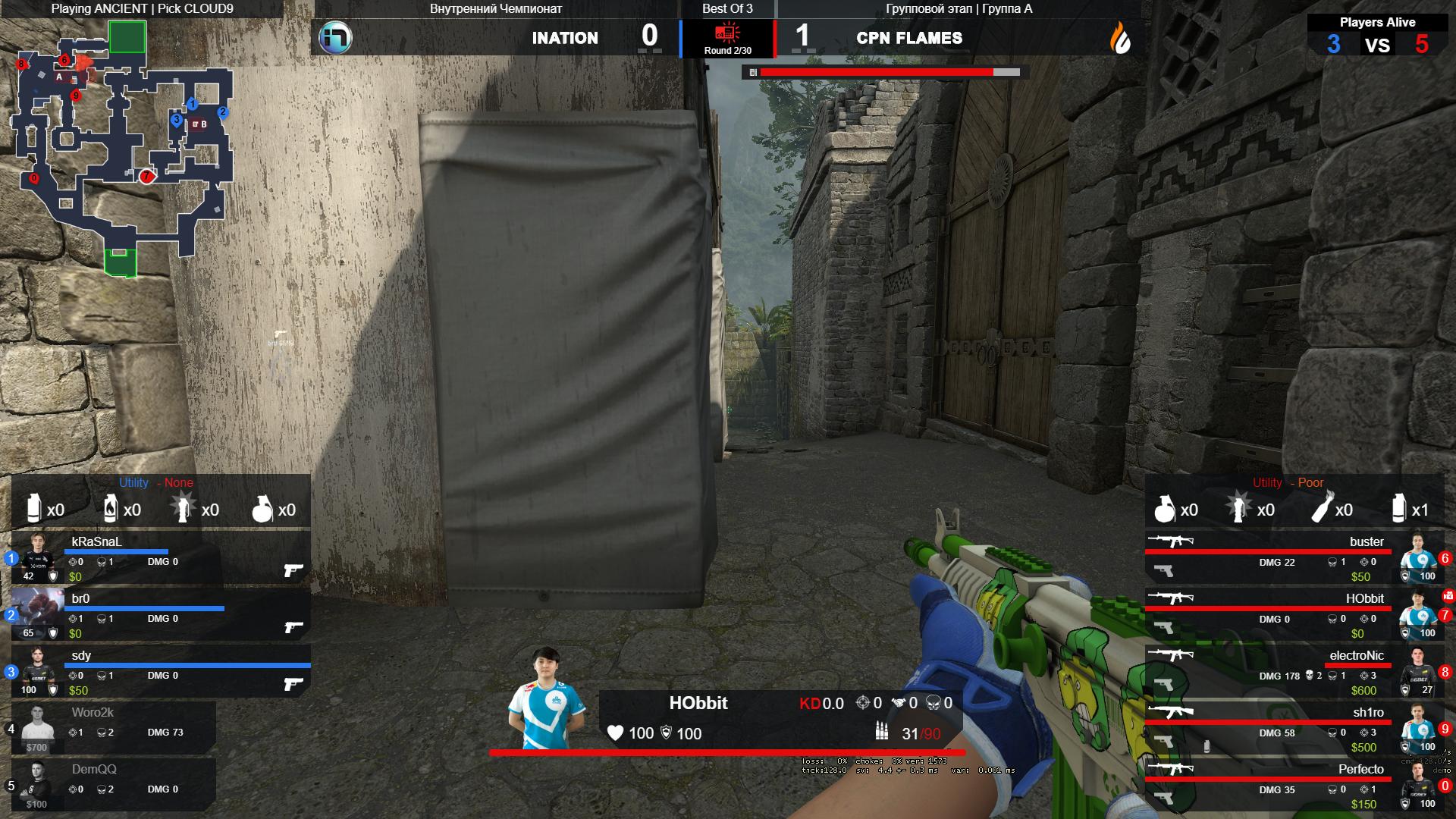The height and width of the screenshot is (819, 1456).
Task: Click the bomb icon above the round counter
Action: pyautogui.click(x=727, y=33)
